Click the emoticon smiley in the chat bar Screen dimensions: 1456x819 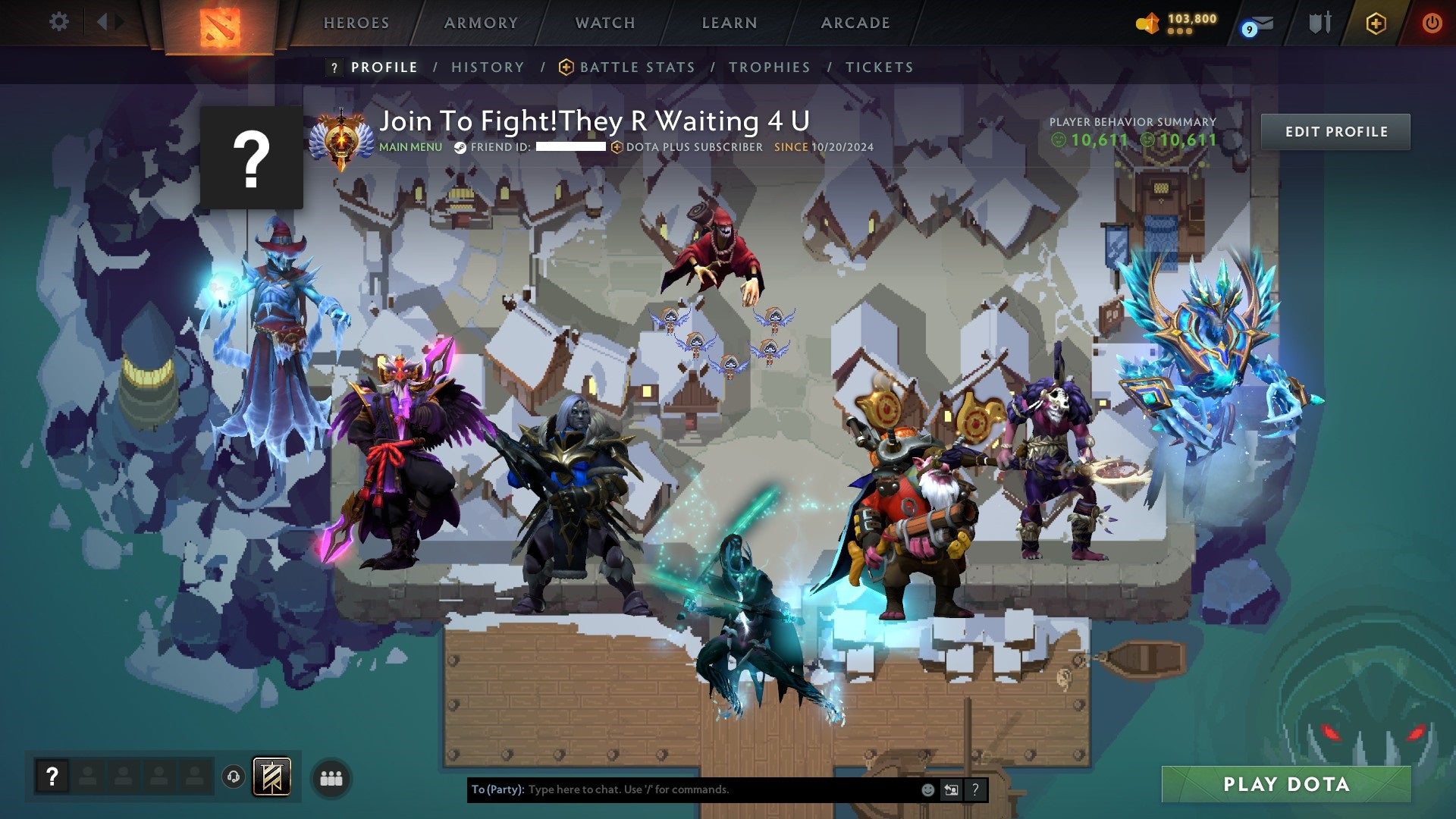pyautogui.click(x=927, y=789)
